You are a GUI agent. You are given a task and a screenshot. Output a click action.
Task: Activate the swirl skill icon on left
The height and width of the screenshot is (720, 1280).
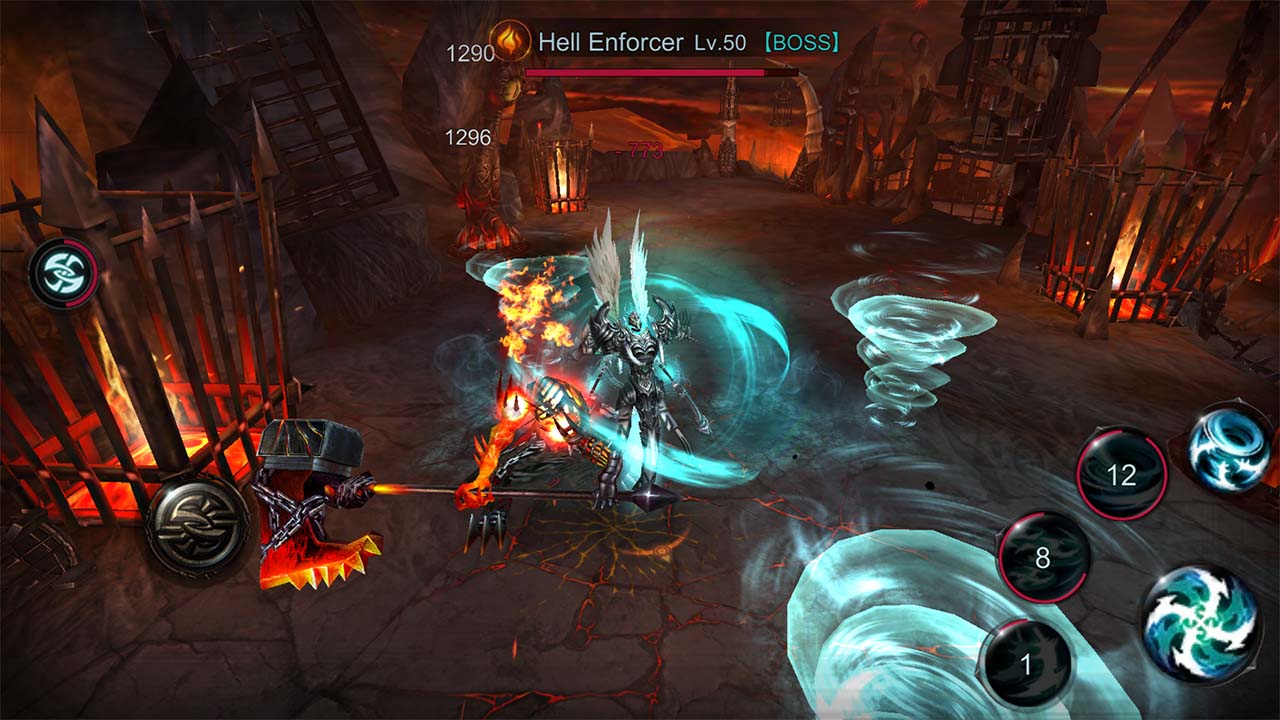(x=63, y=273)
